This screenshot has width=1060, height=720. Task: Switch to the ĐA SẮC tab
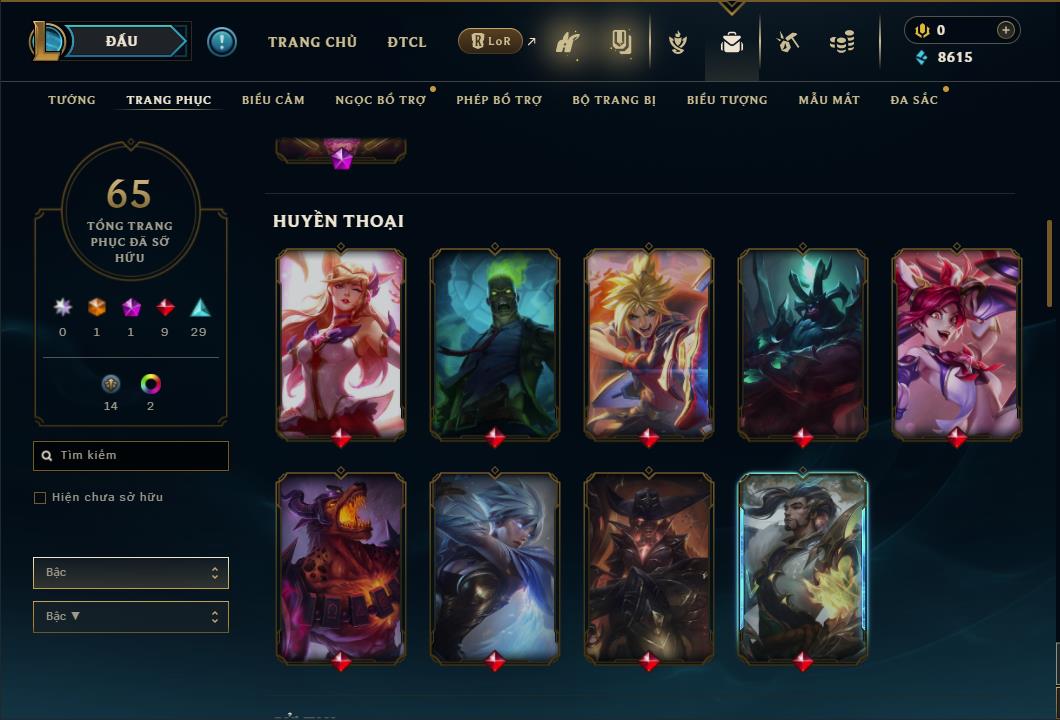coord(914,100)
